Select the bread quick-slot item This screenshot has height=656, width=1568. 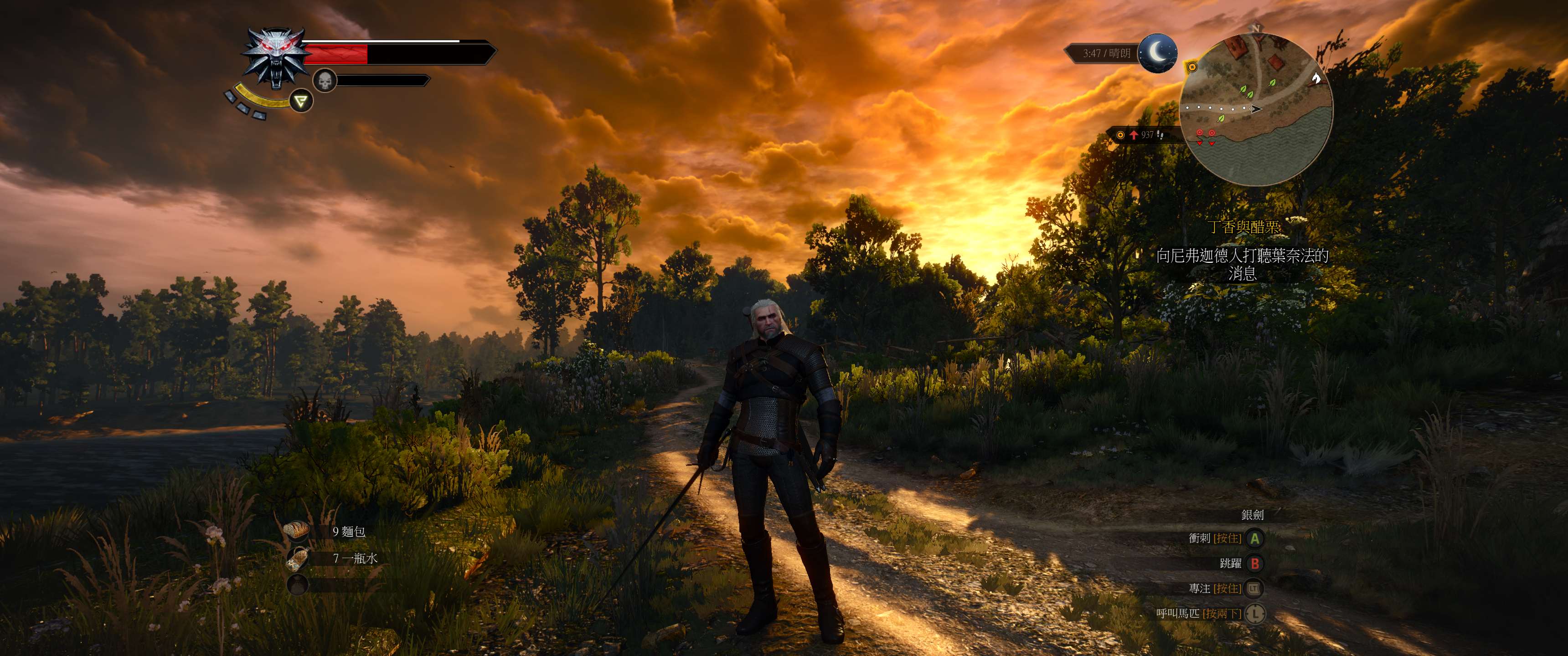[x=298, y=531]
